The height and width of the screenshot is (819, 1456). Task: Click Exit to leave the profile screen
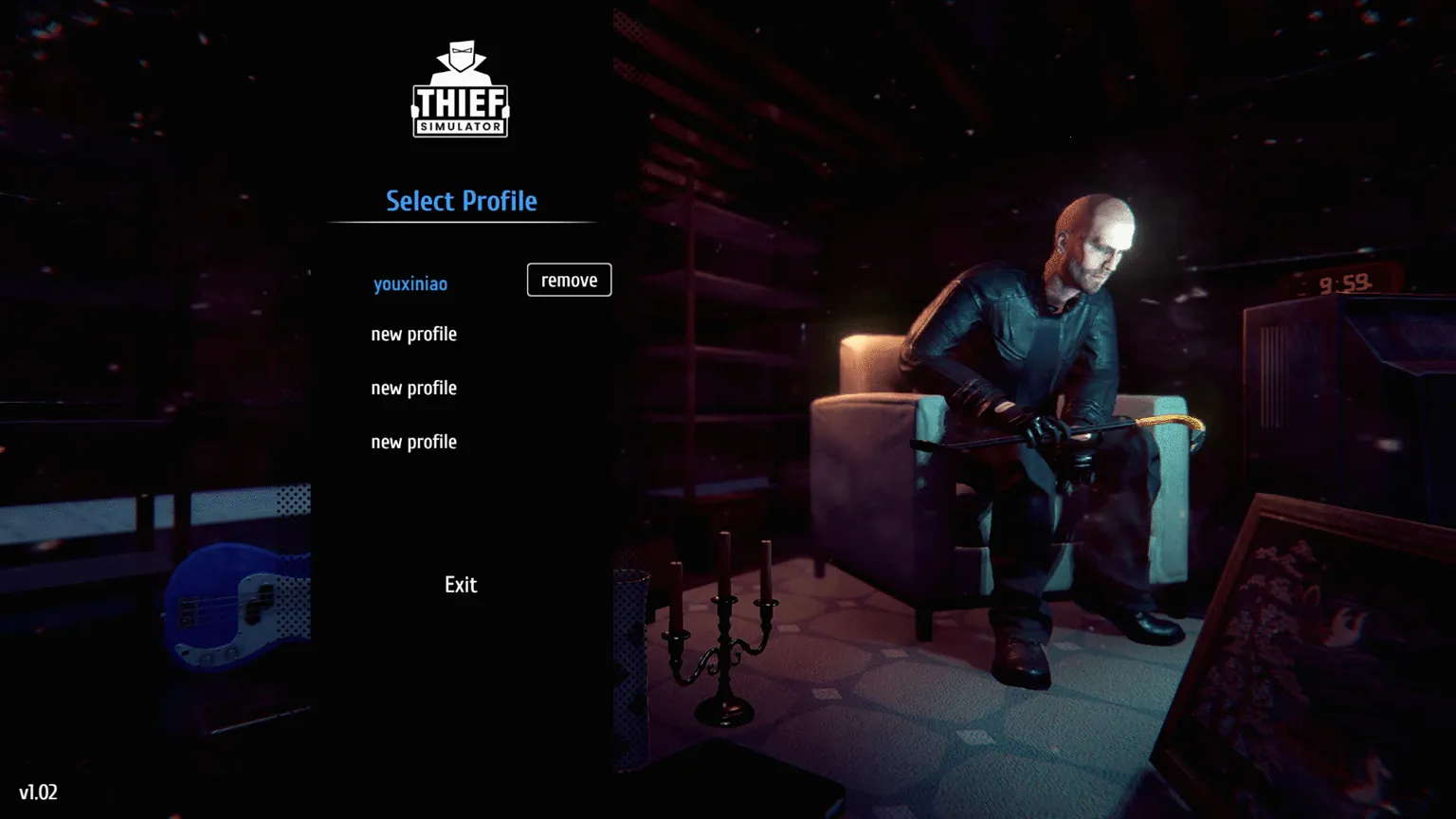click(x=460, y=584)
